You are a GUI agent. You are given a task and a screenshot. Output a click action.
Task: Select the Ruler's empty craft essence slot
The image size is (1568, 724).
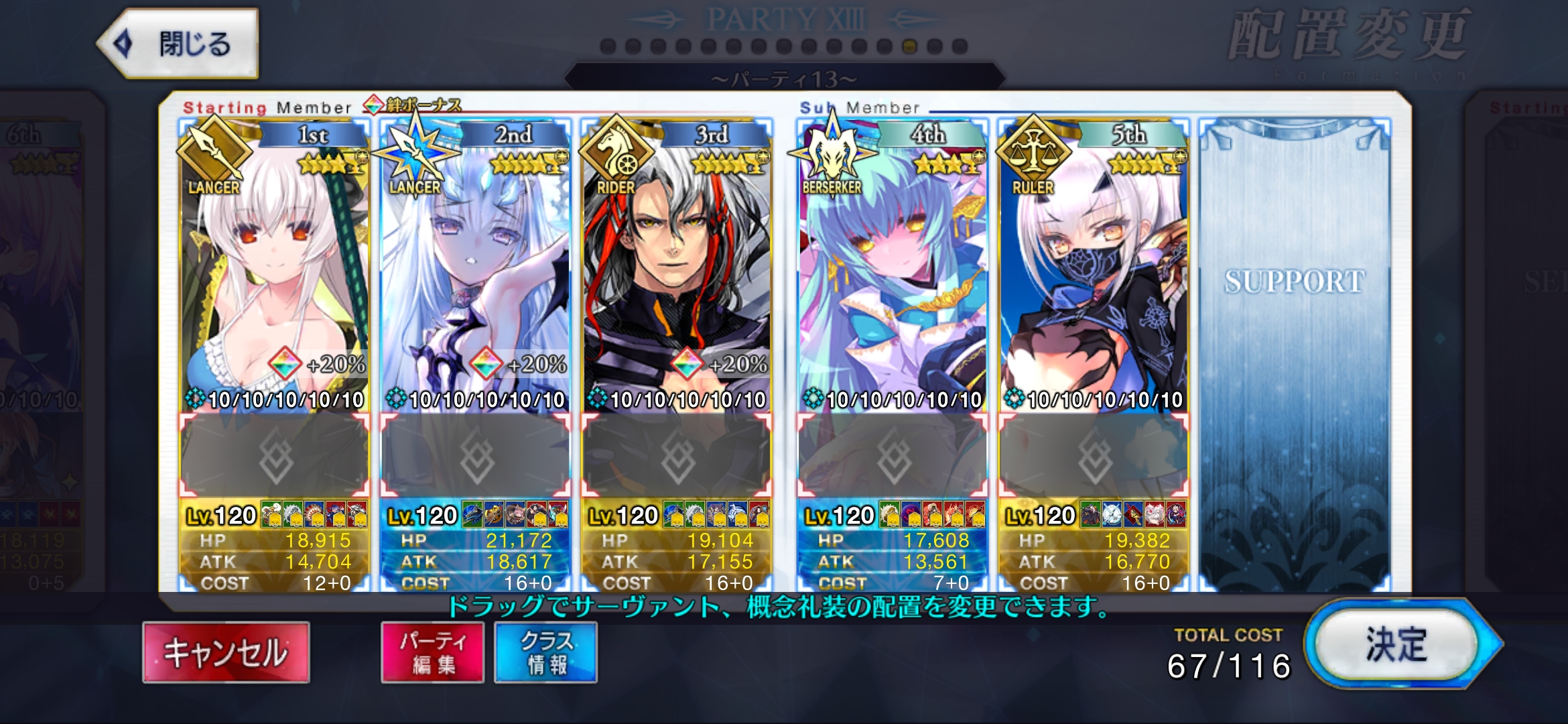(1094, 457)
